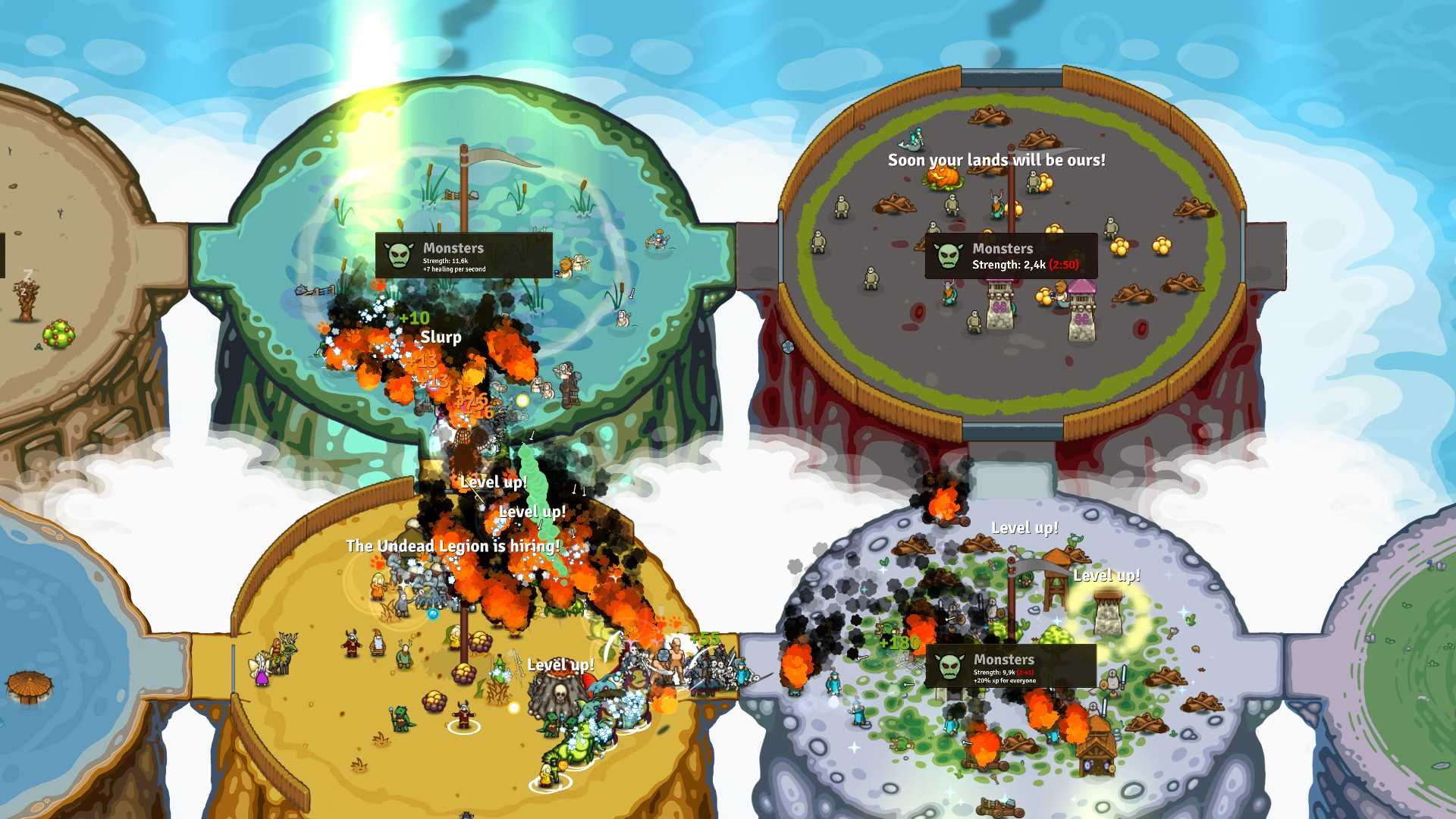Click the pink-roofed watchtower in the grey arena
Screen dimensions: 1456x819
pos(1082,304)
